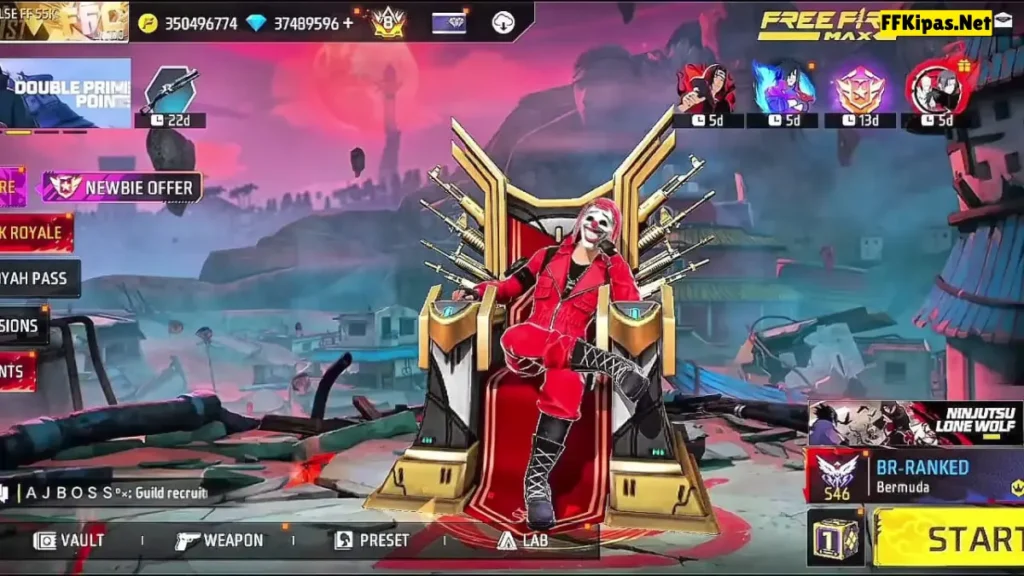This screenshot has height=576, width=1024.
Task: Go to the Weapon menu
Action: tap(220, 540)
